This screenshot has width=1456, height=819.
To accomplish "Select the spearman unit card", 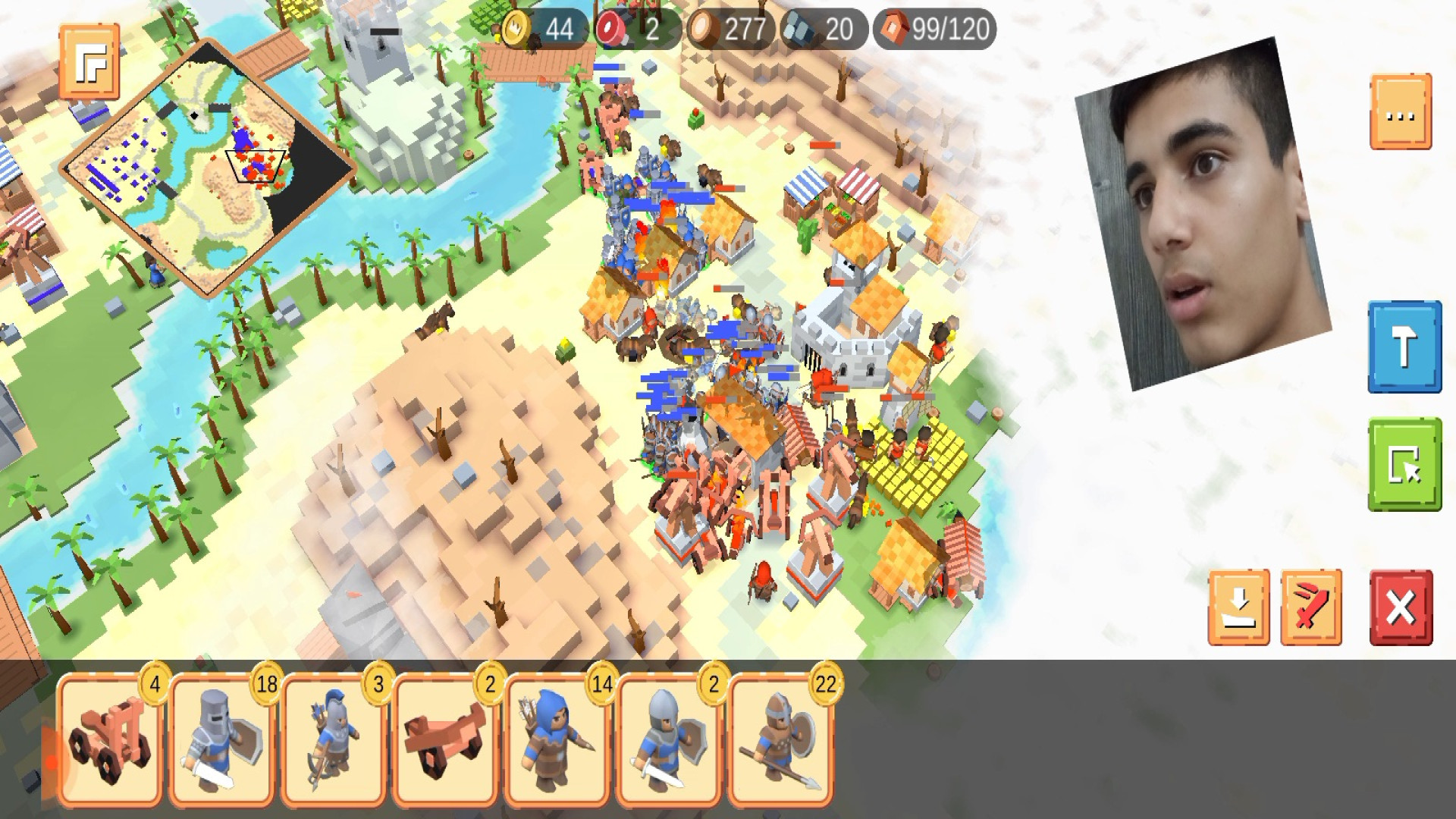I will (x=780, y=741).
